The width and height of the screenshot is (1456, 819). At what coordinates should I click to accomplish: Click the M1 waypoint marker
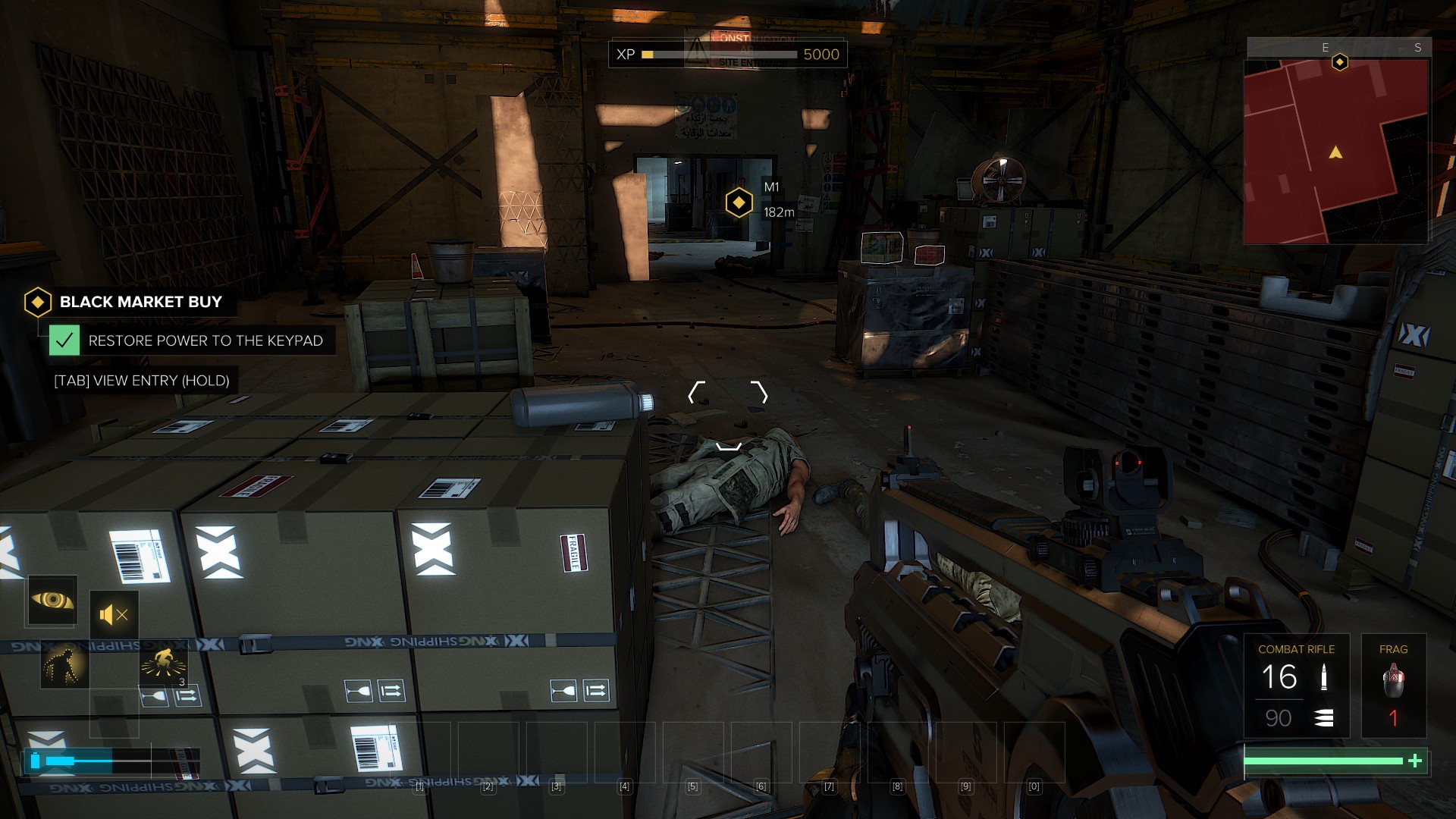[x=739, y=202]
